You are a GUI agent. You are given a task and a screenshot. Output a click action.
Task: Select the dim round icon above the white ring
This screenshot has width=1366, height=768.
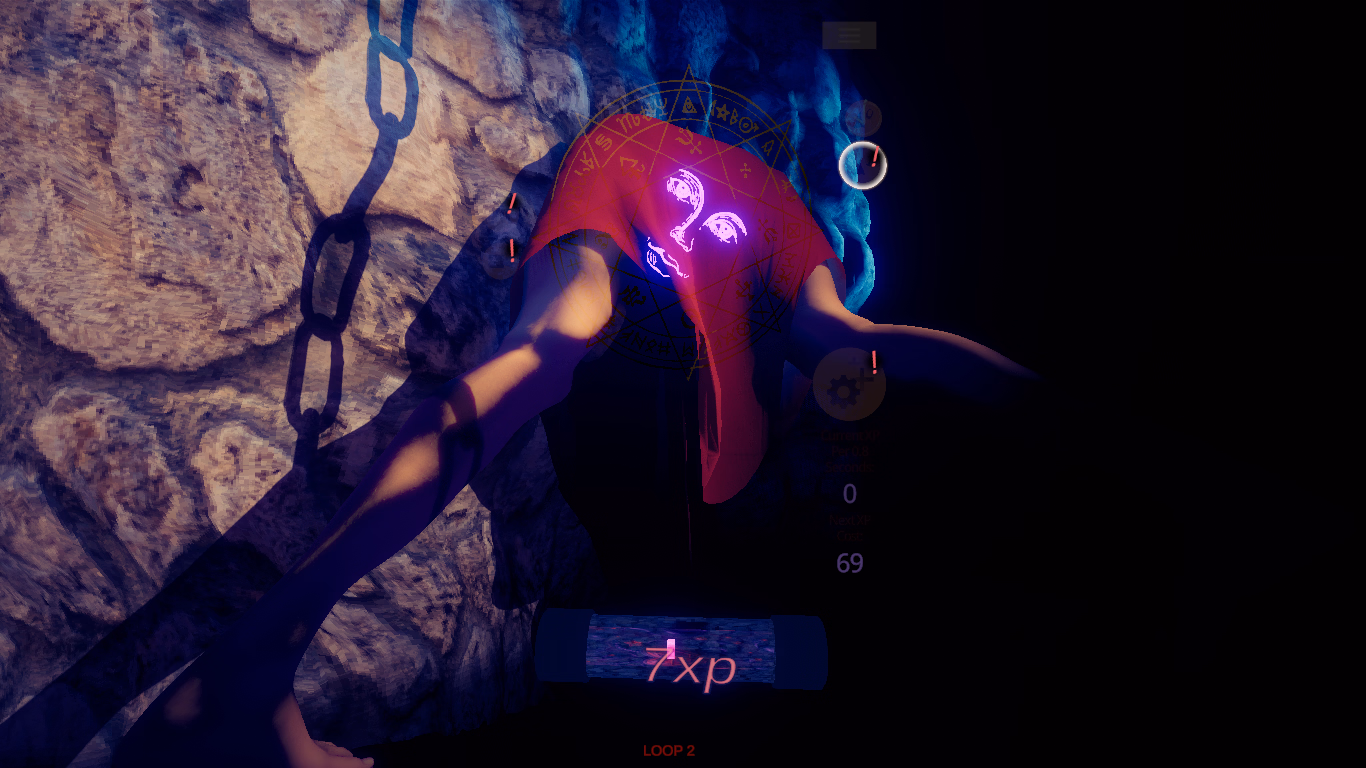click(861, 118)
